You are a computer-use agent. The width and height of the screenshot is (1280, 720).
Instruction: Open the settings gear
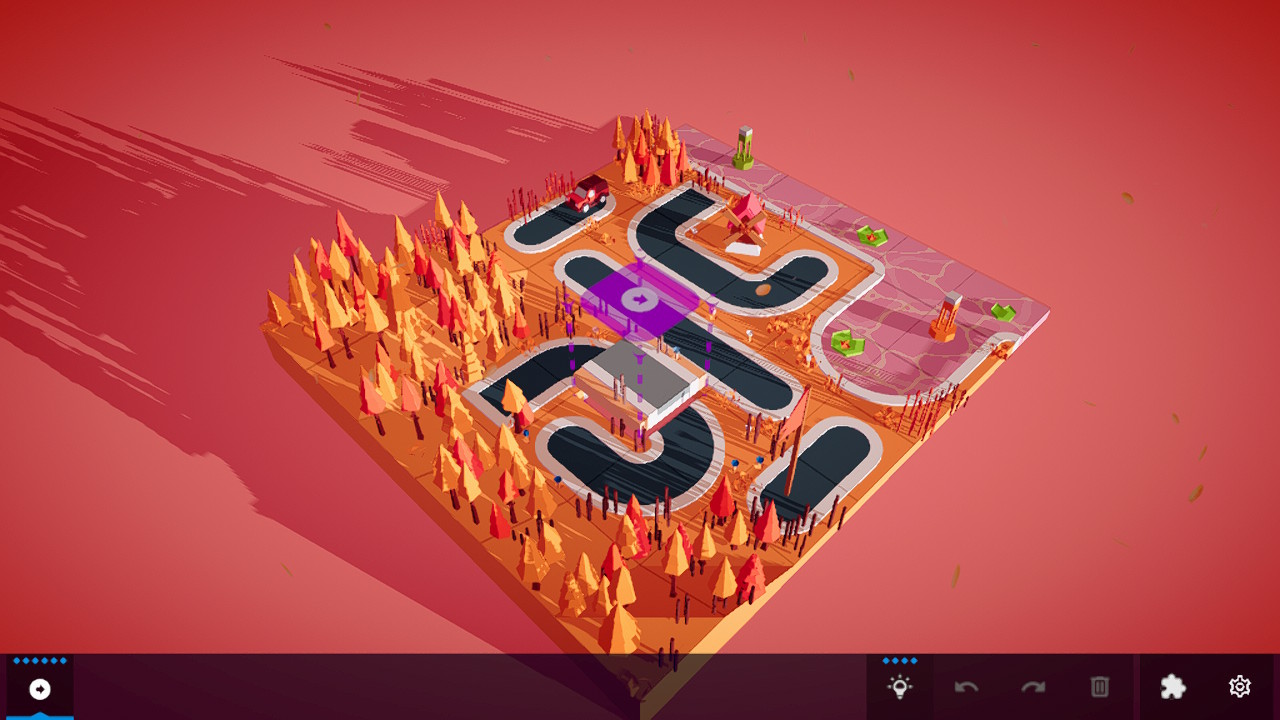point(1239,687)
